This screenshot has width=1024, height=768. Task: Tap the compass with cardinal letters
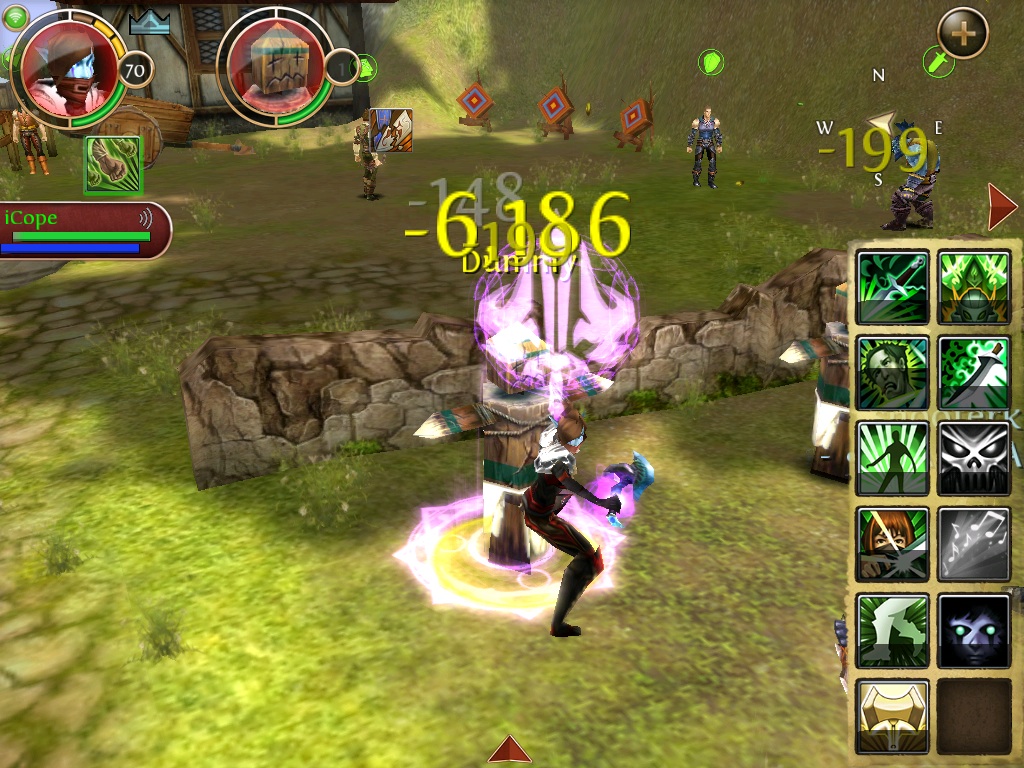(x=880, y=127)
